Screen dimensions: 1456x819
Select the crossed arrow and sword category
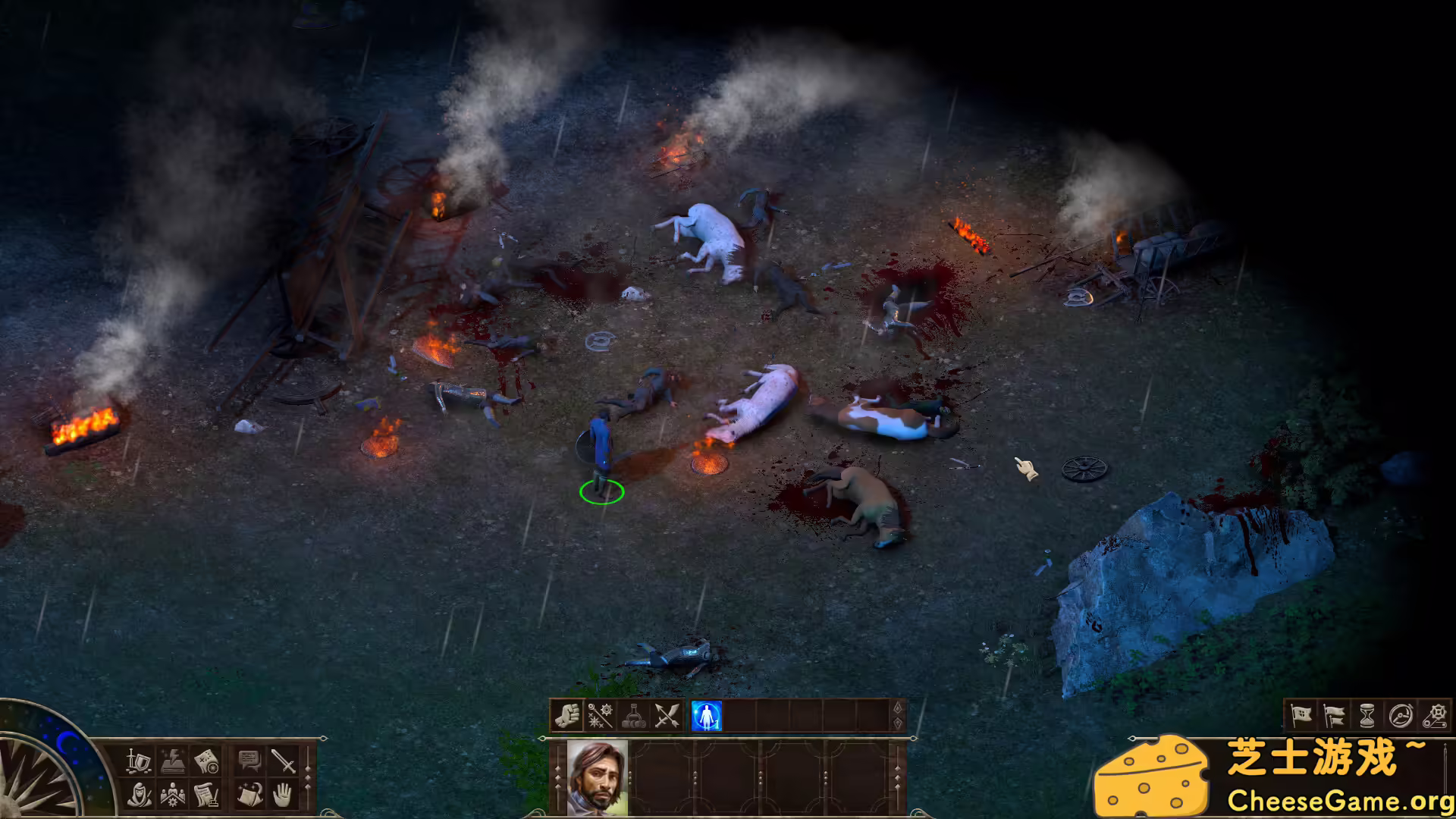point(667,716)
